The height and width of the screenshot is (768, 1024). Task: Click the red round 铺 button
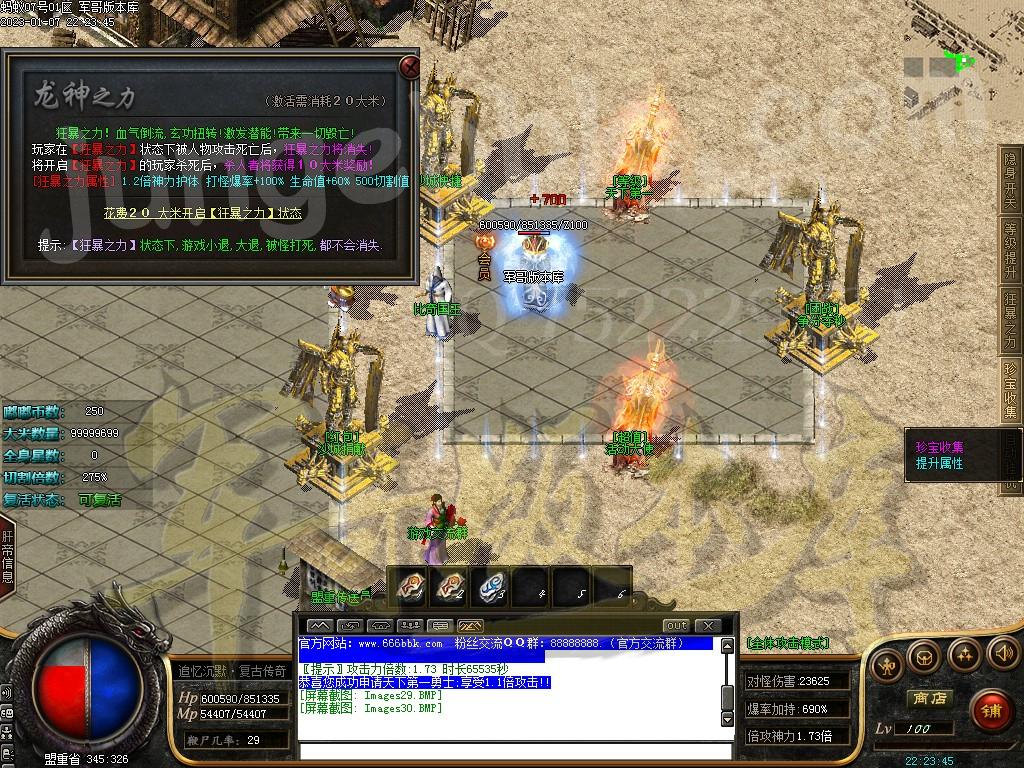[990, 712]
